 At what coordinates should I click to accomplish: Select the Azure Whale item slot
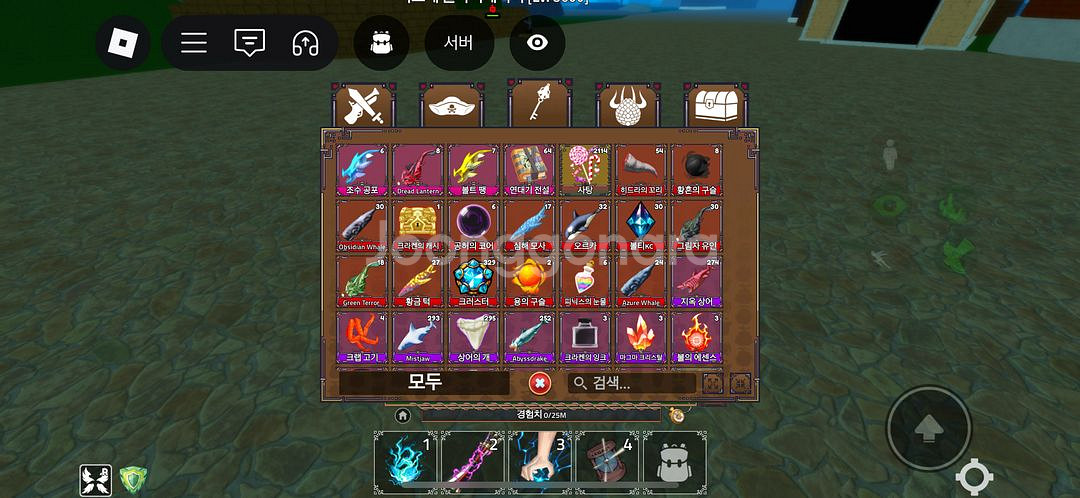(x=641, y=281)
